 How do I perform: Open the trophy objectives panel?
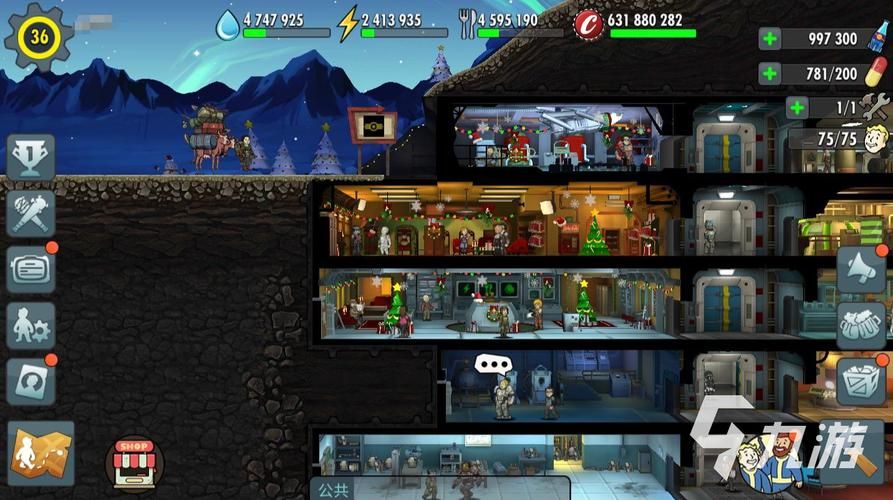(31, 156)
